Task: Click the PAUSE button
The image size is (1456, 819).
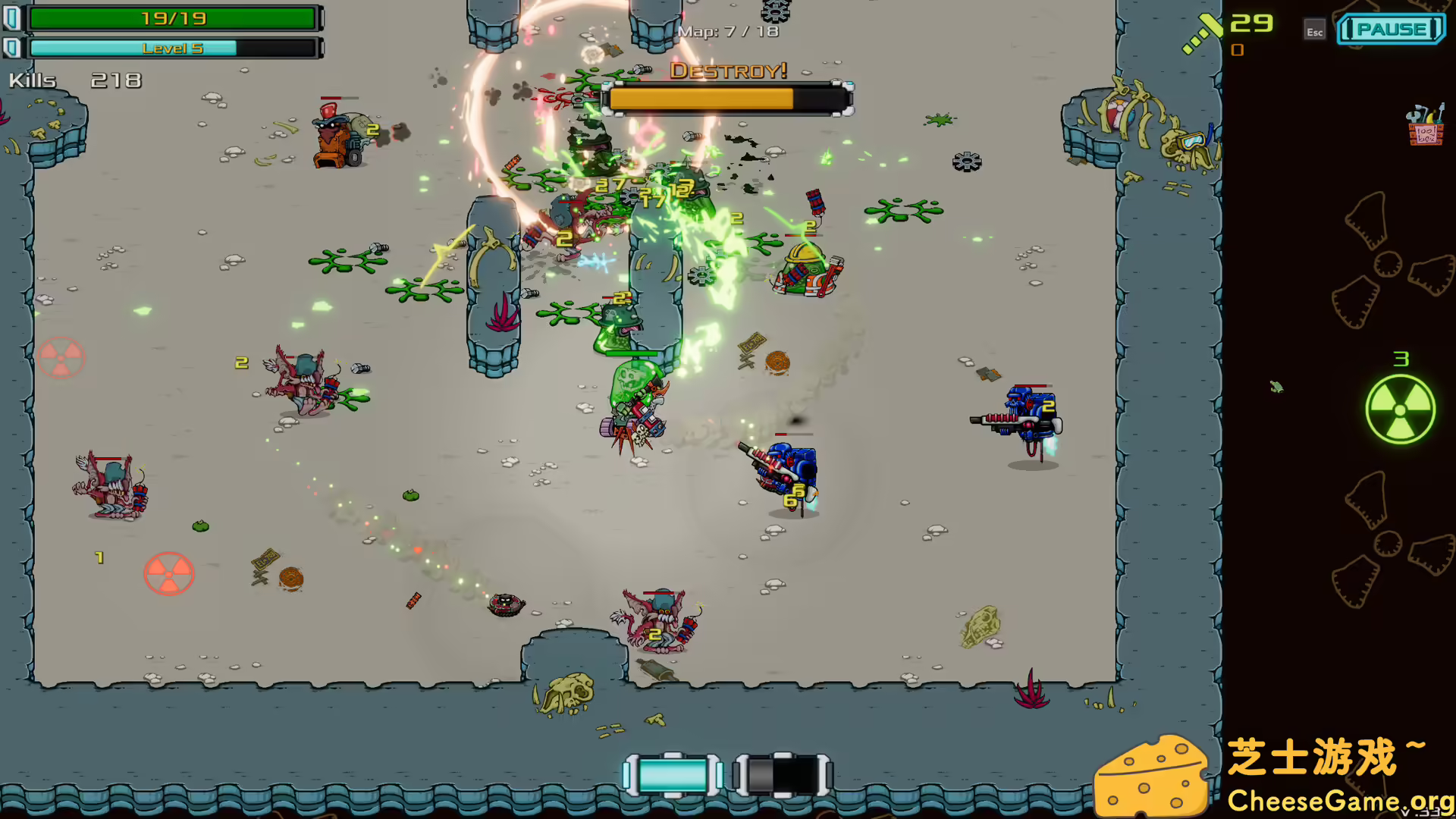Action: pos(1391,30)
